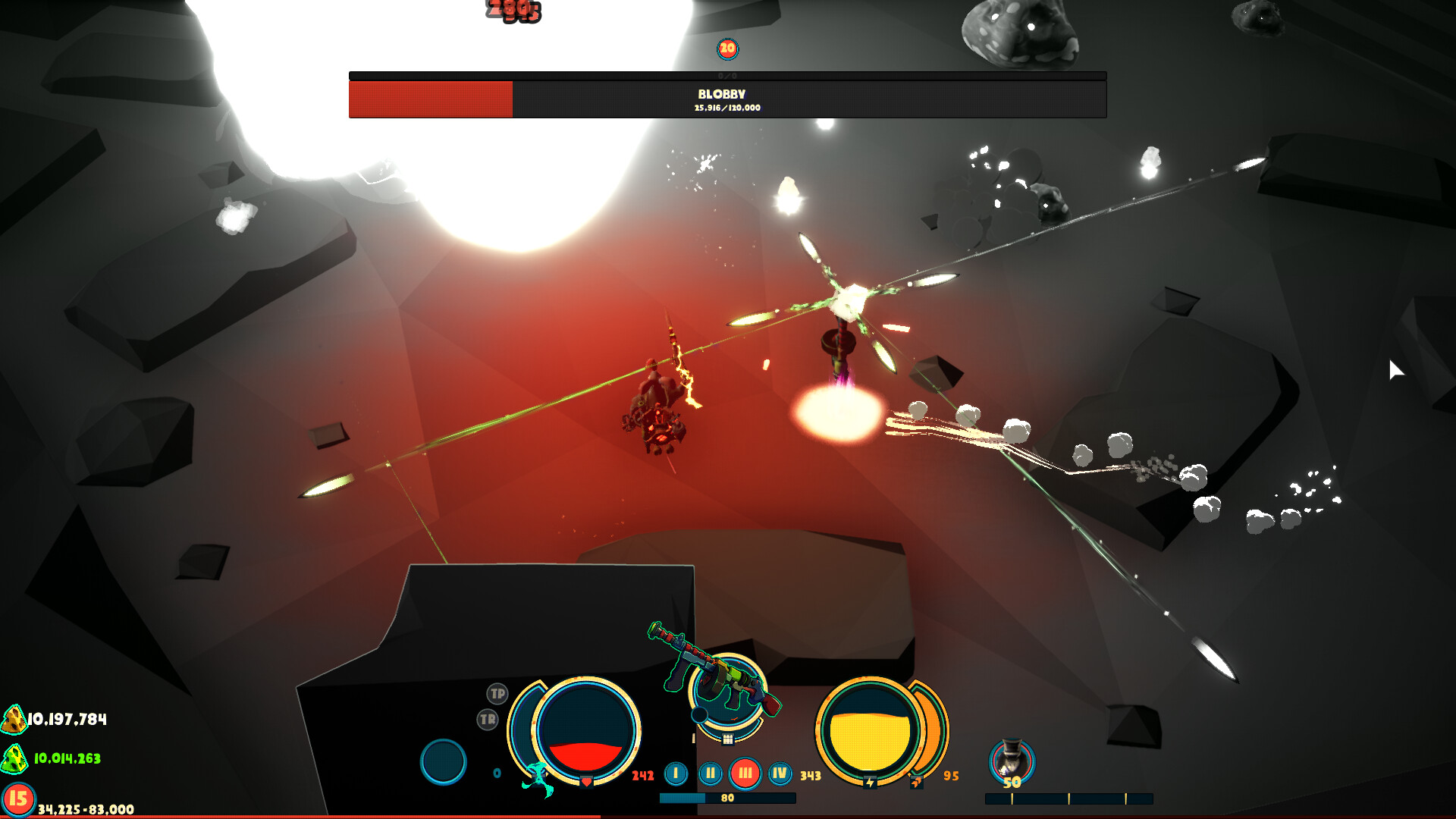Open the gift box icon below the weapon

(728, 739)
